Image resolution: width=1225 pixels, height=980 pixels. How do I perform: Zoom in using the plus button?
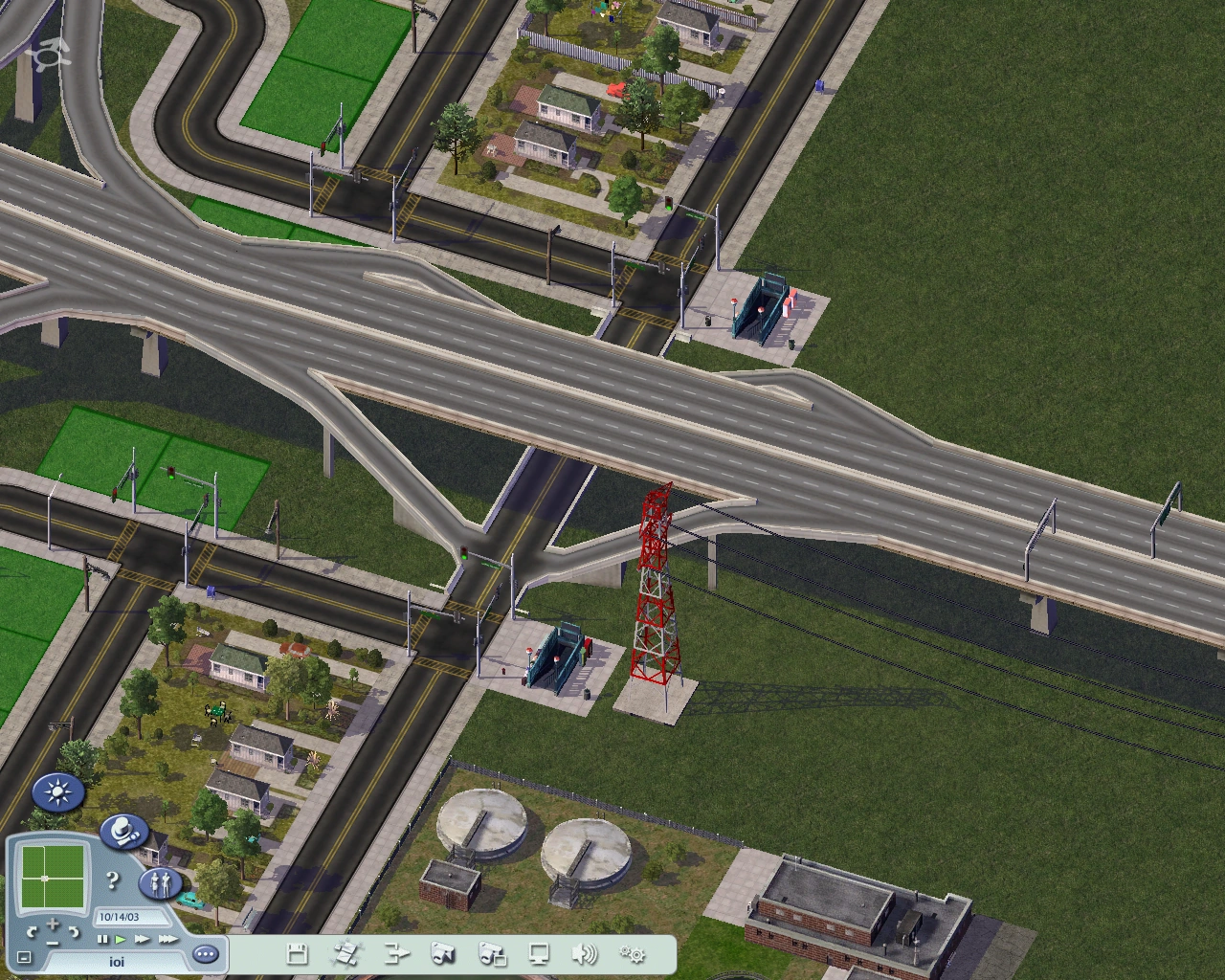point(53,924)
